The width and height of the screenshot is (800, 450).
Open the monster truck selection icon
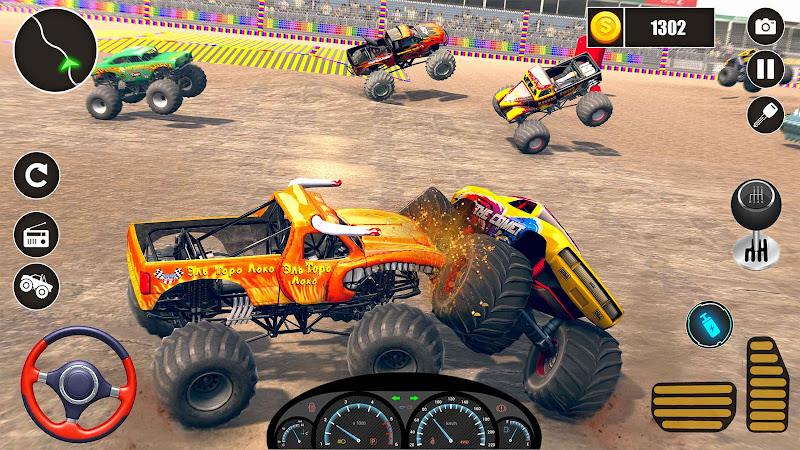click(x=36, y=285)
